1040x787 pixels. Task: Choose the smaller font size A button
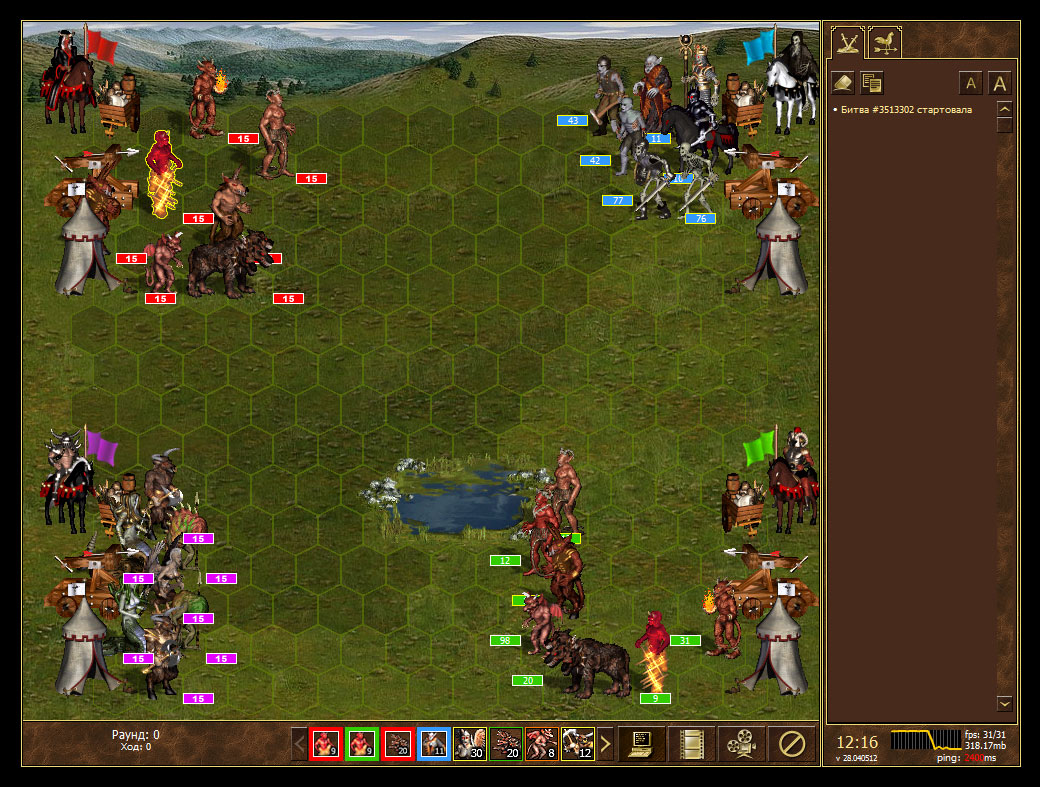[x=970, y=83]
